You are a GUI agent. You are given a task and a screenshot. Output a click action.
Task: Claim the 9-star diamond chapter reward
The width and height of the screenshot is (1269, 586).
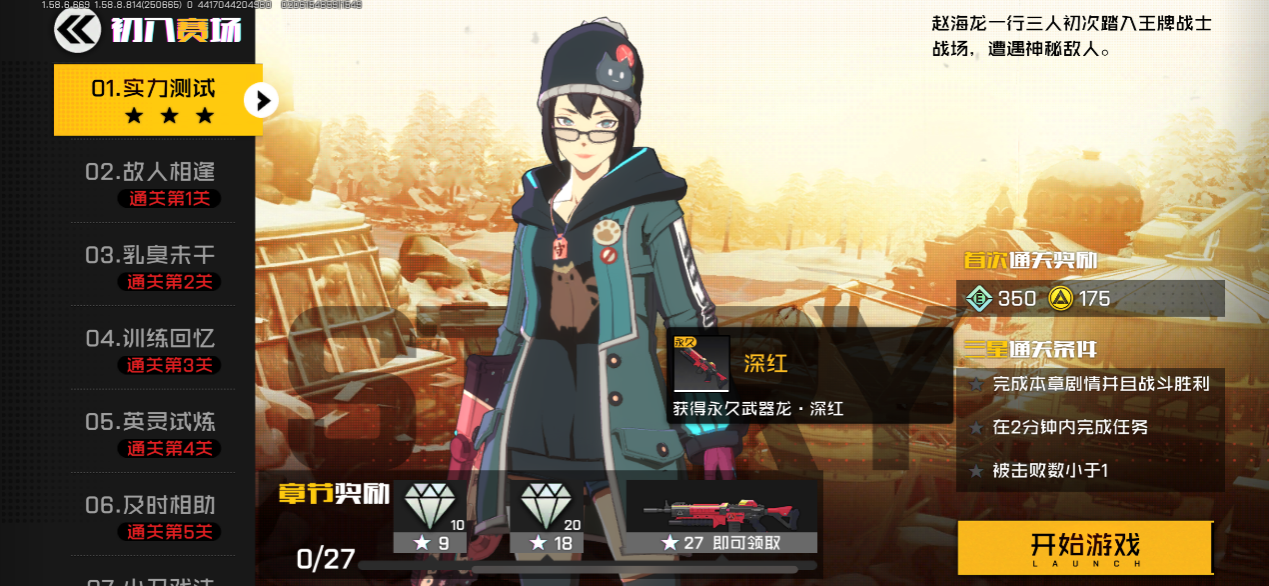(431, 516)
